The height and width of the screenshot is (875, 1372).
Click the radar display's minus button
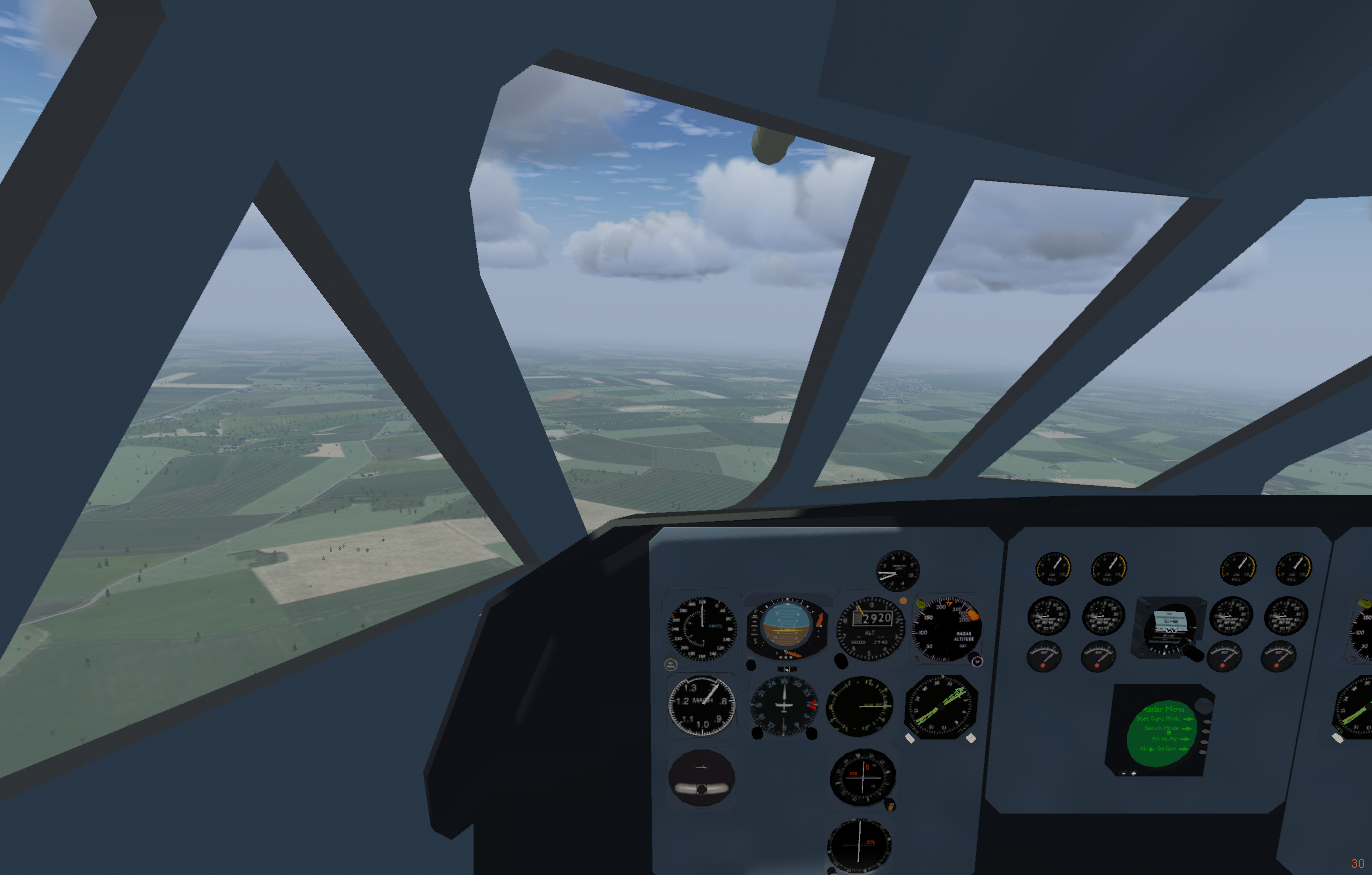pyautogui.click(x=1124, y=773)
